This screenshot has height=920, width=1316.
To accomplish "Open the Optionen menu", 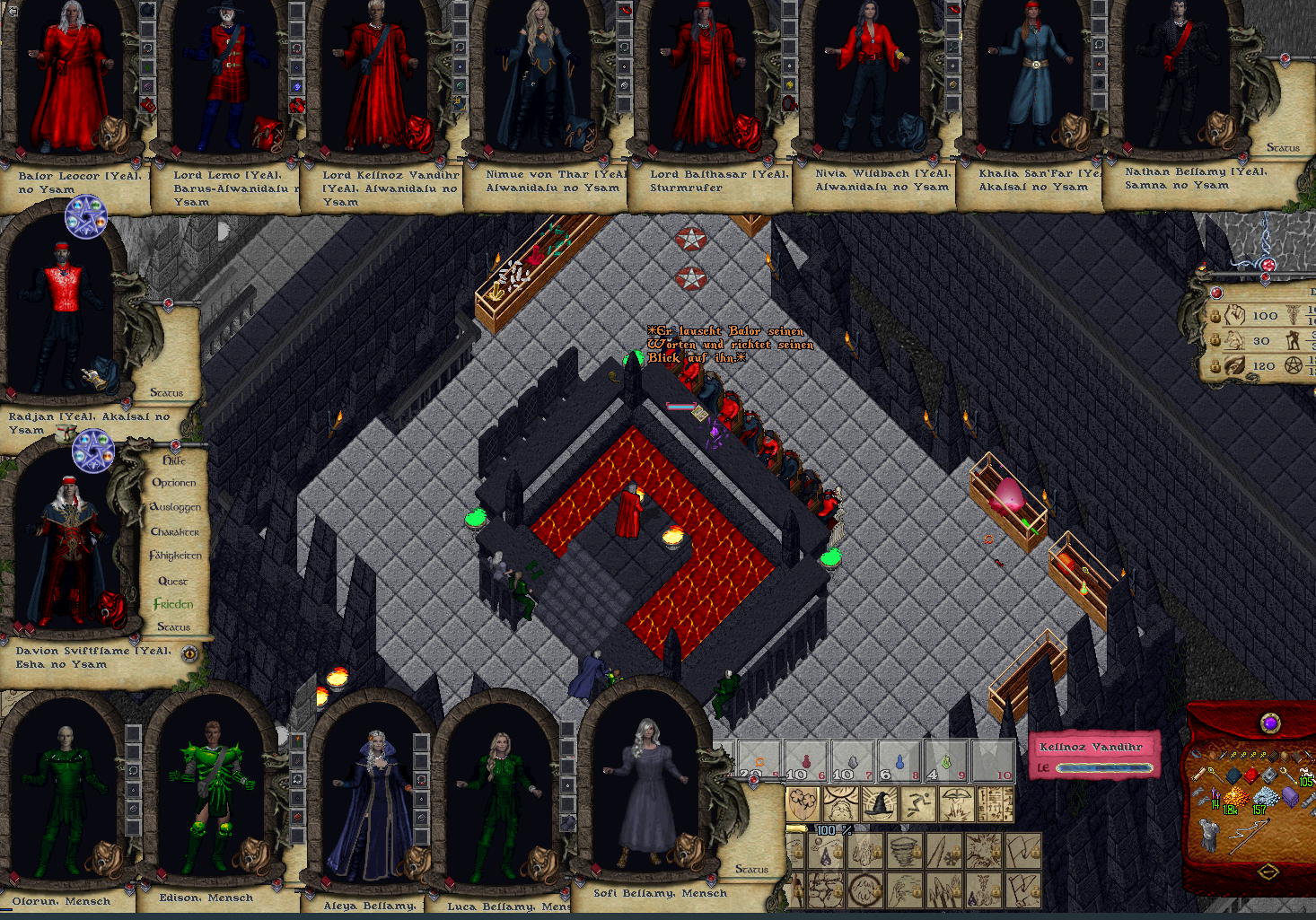I will click(x=174, y=483).
